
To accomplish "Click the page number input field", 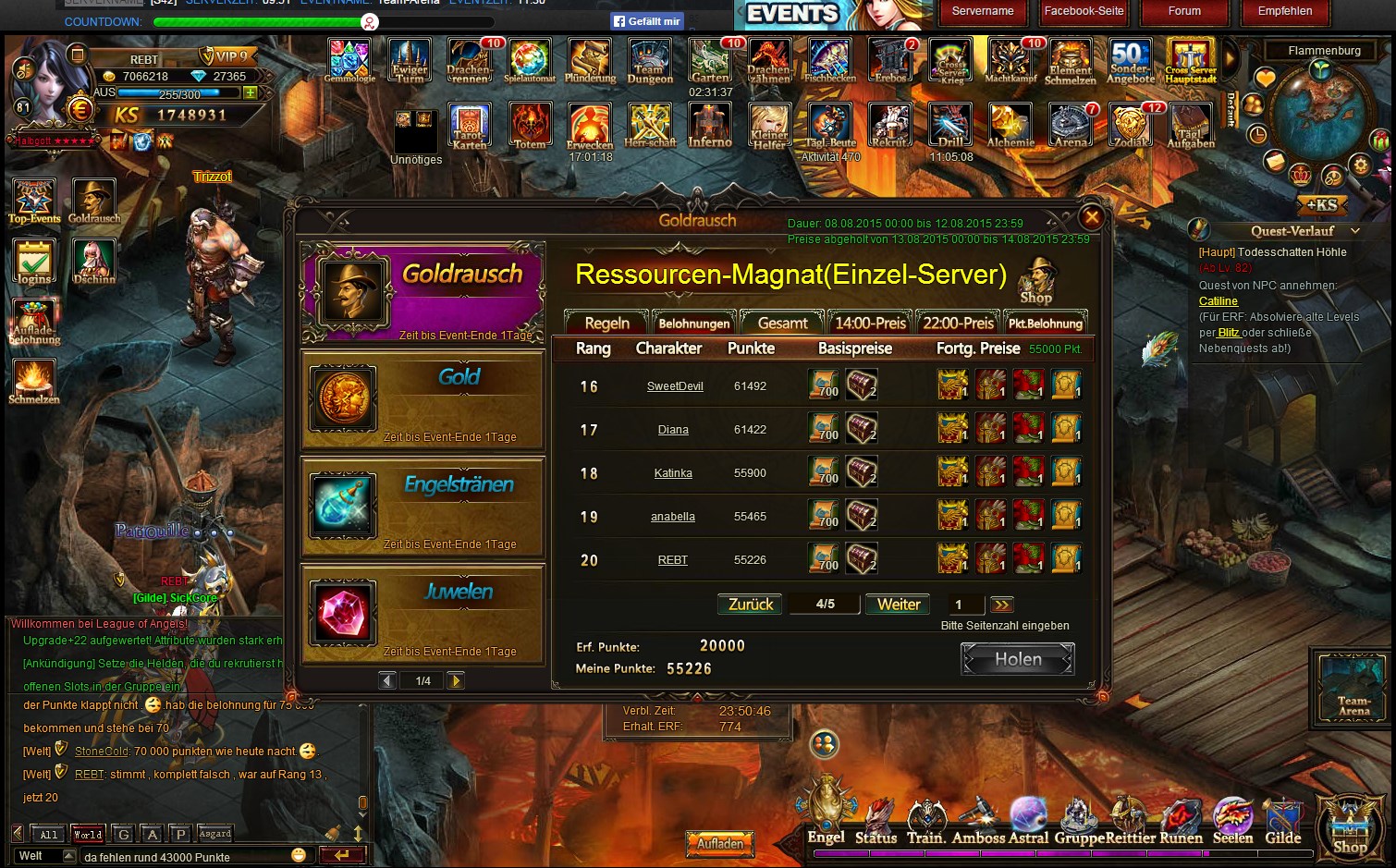I will click(965, 605).
